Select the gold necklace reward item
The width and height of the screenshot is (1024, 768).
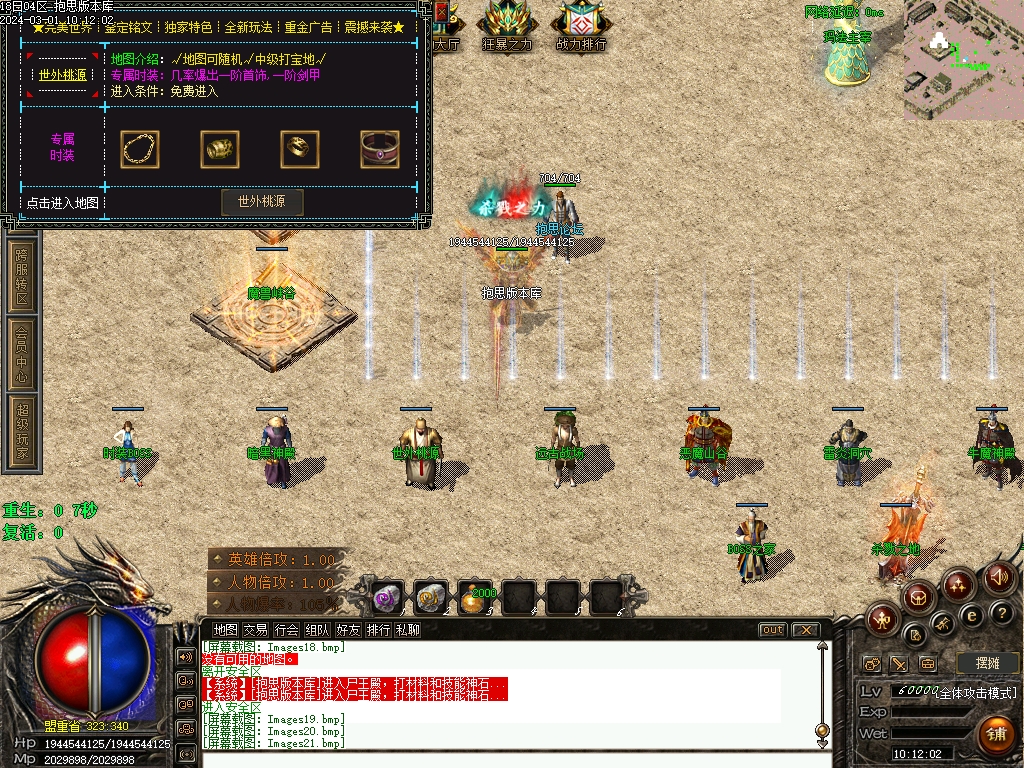point(140,149)
